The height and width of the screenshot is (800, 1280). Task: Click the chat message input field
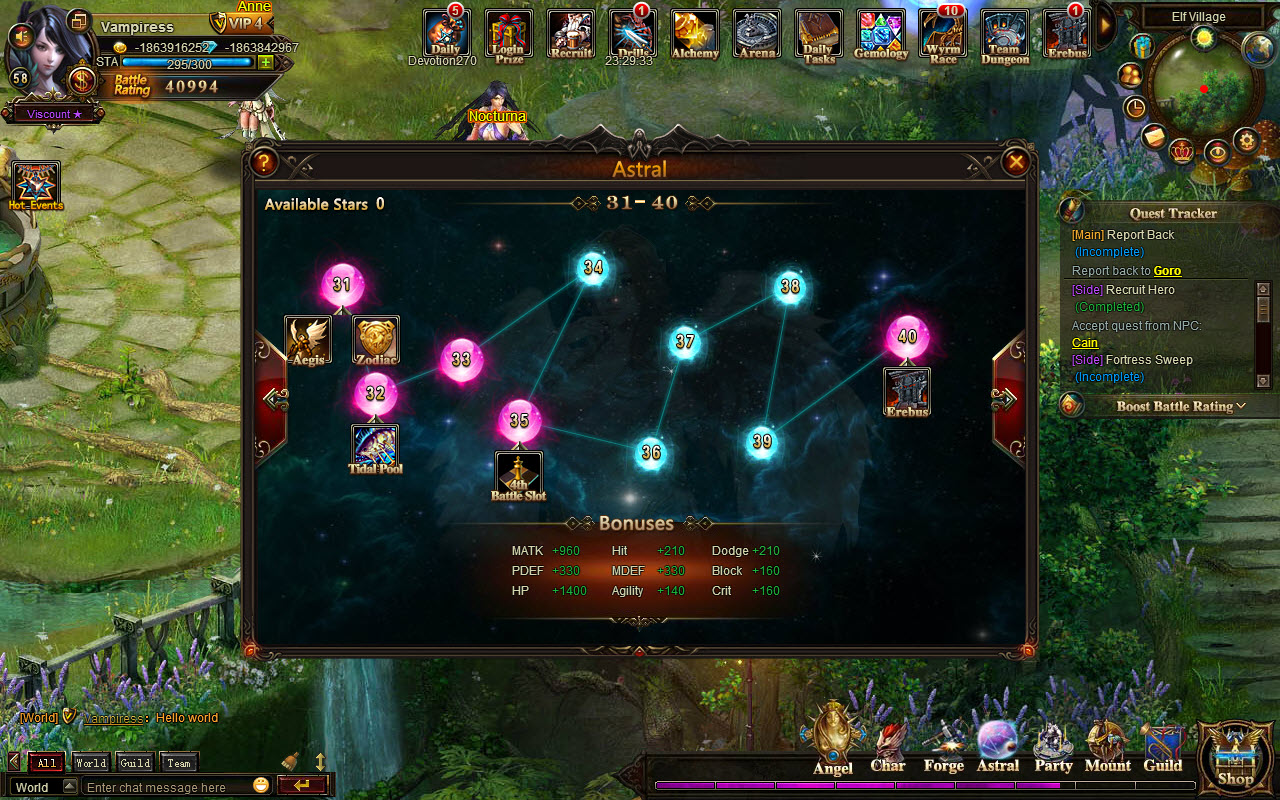pos(160,787)
